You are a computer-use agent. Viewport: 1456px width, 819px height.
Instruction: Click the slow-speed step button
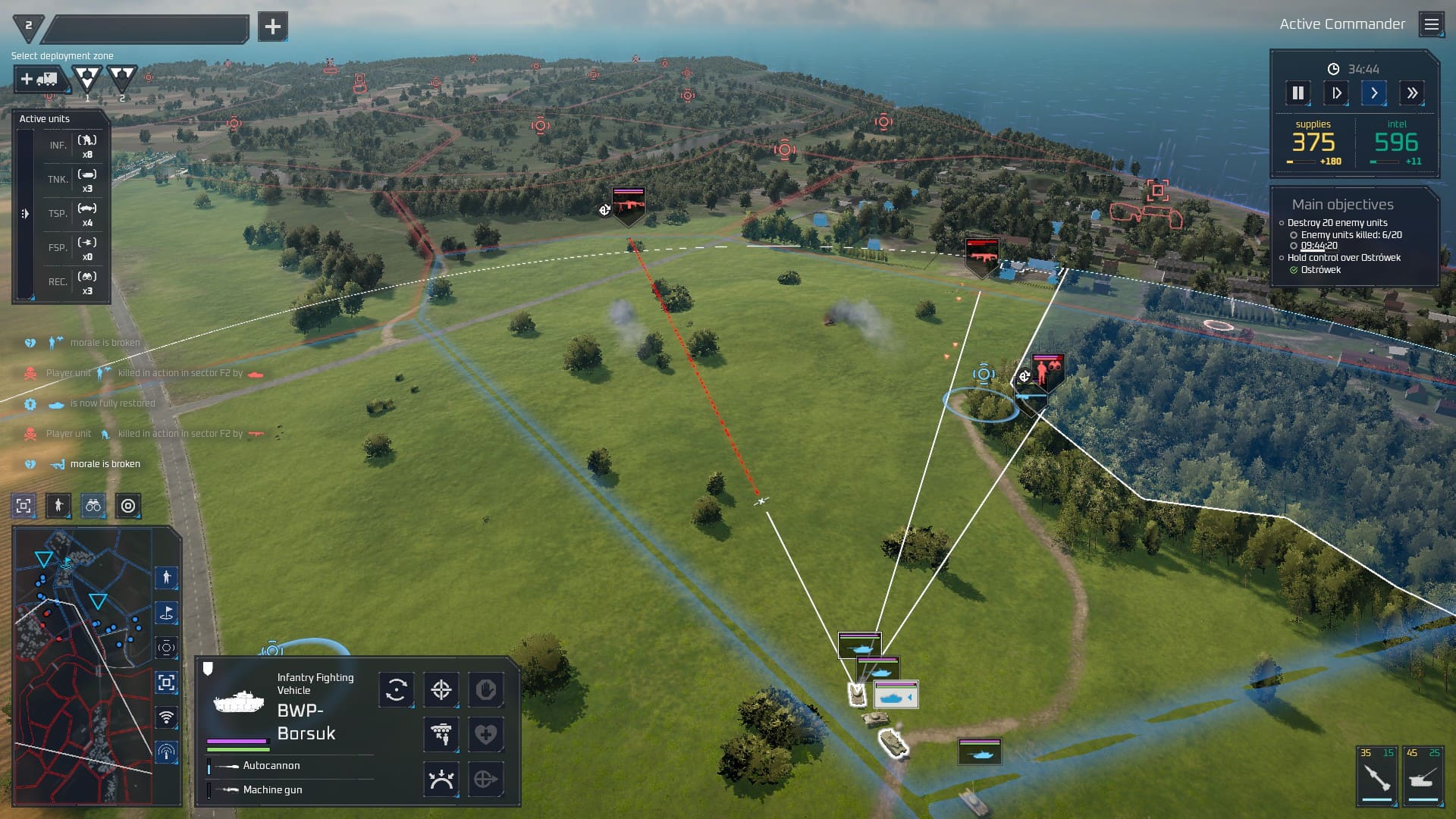(x=1336, y=93)
